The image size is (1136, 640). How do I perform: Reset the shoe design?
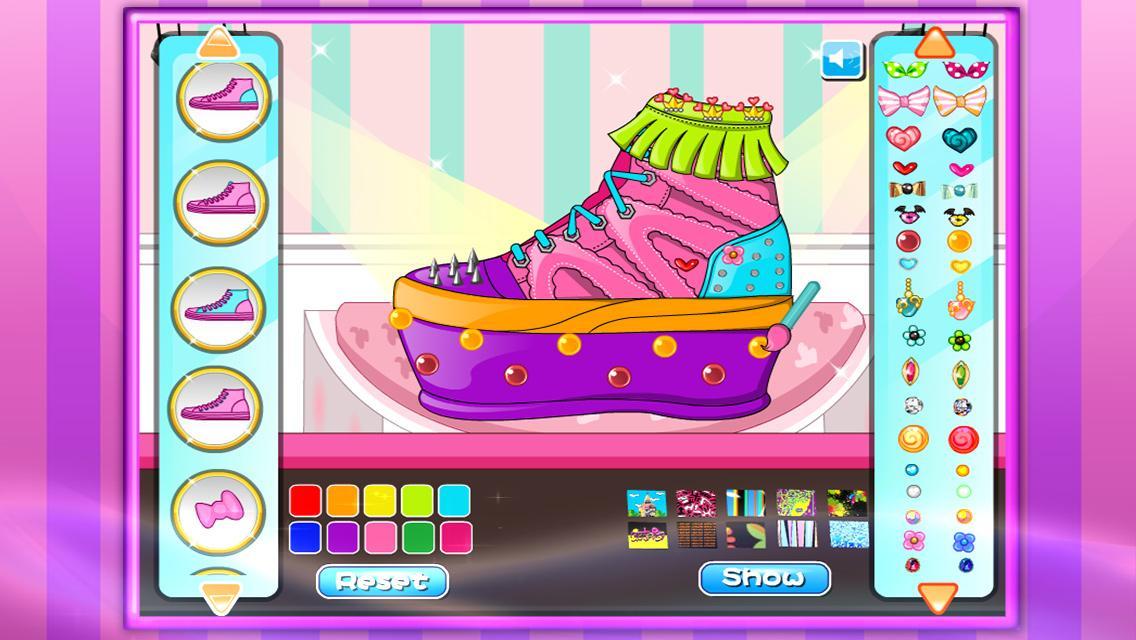382,580
